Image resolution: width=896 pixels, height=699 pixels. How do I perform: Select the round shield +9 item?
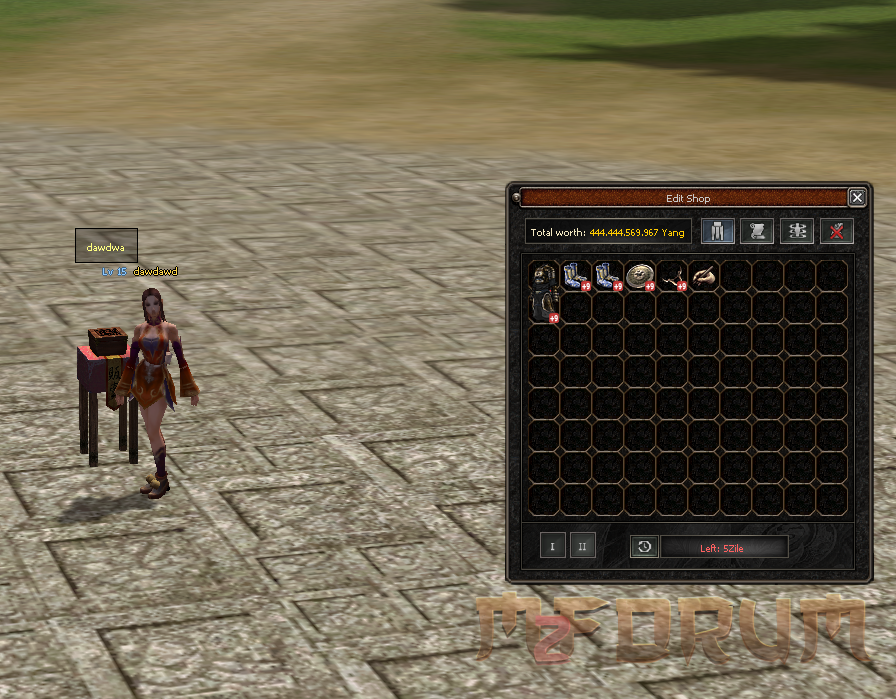(x=640, y=275)
